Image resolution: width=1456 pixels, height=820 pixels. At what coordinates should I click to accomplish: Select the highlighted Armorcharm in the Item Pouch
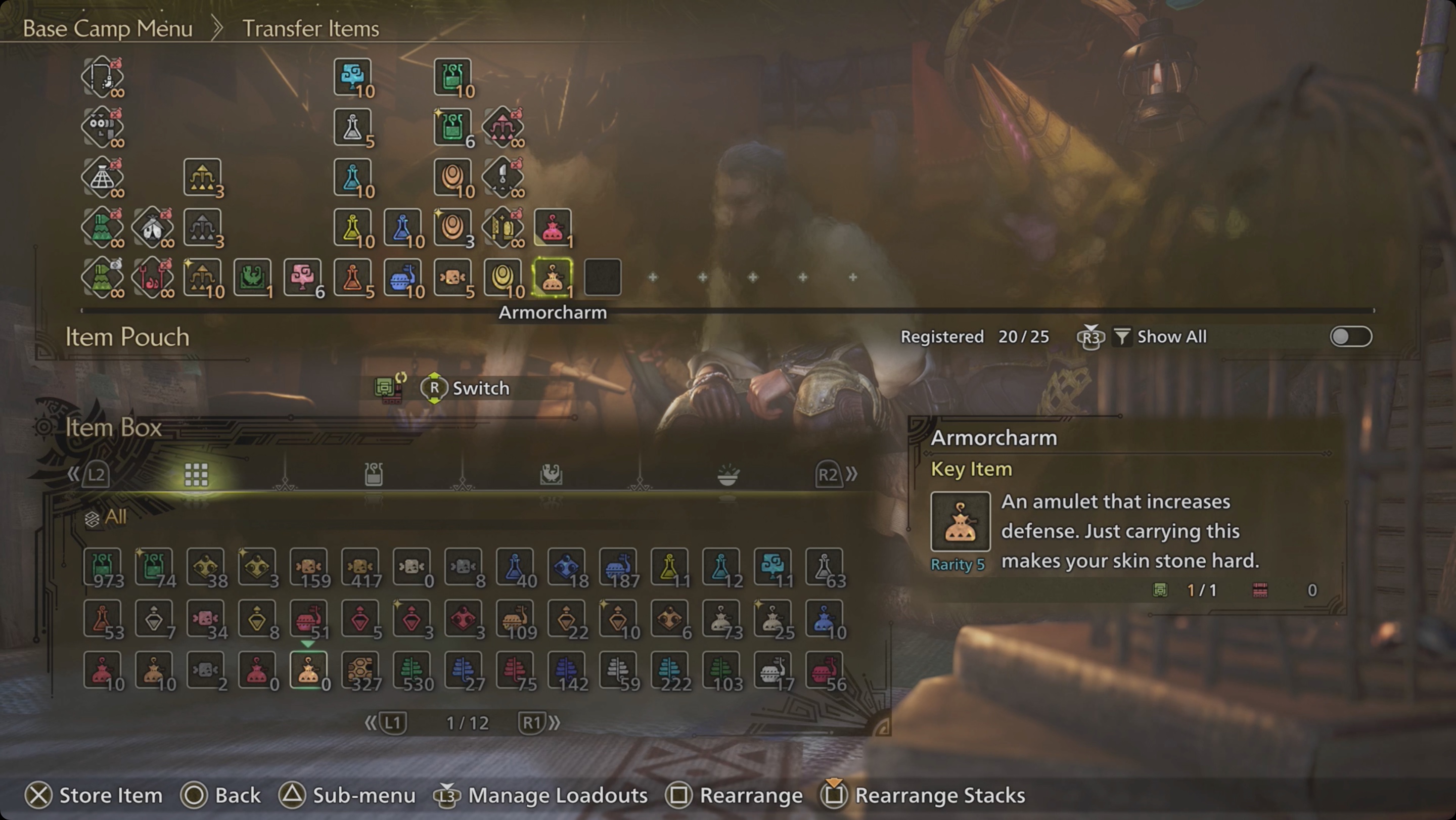553,277
